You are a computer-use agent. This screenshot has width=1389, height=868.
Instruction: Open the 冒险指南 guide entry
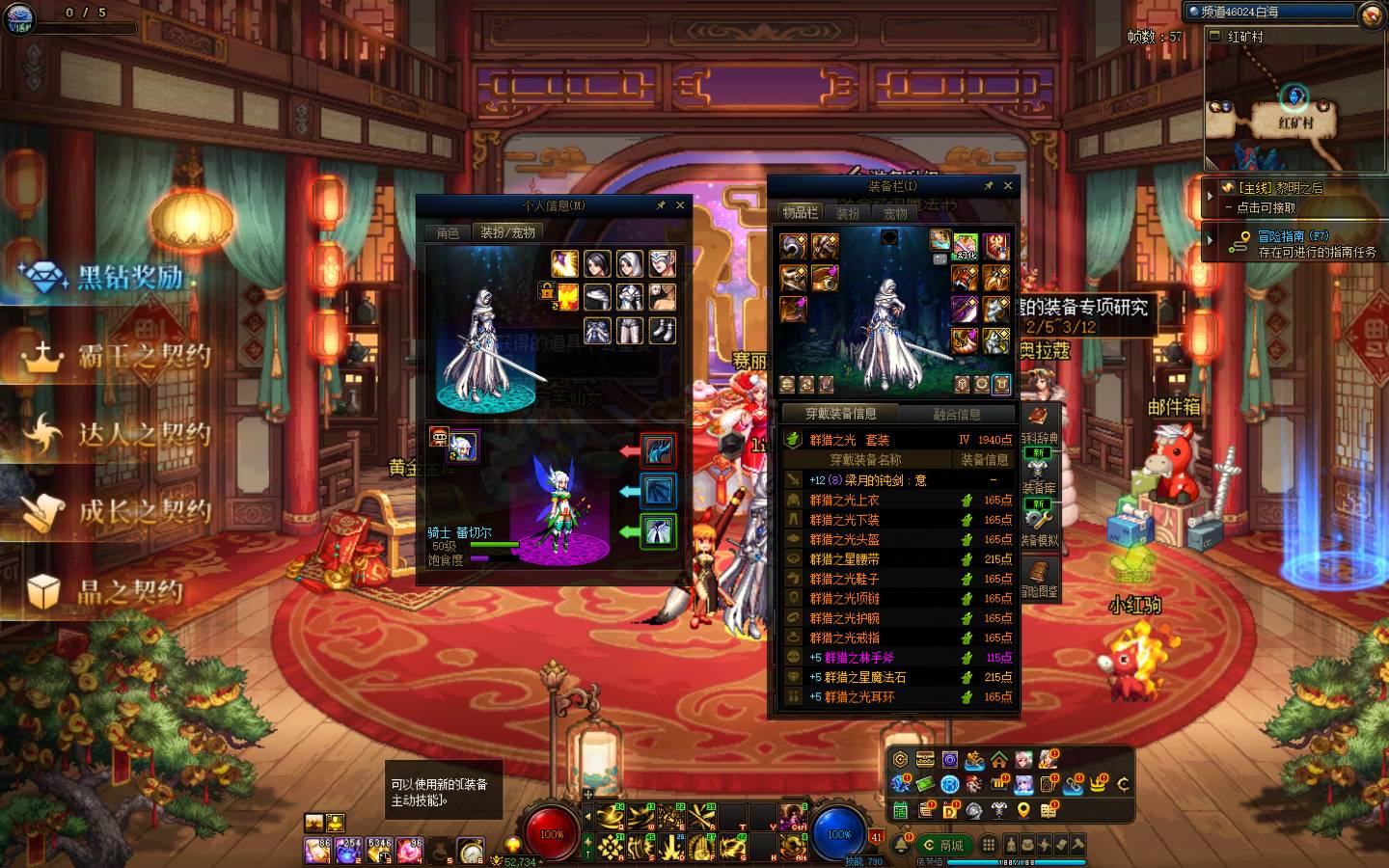coord(1293,236)
